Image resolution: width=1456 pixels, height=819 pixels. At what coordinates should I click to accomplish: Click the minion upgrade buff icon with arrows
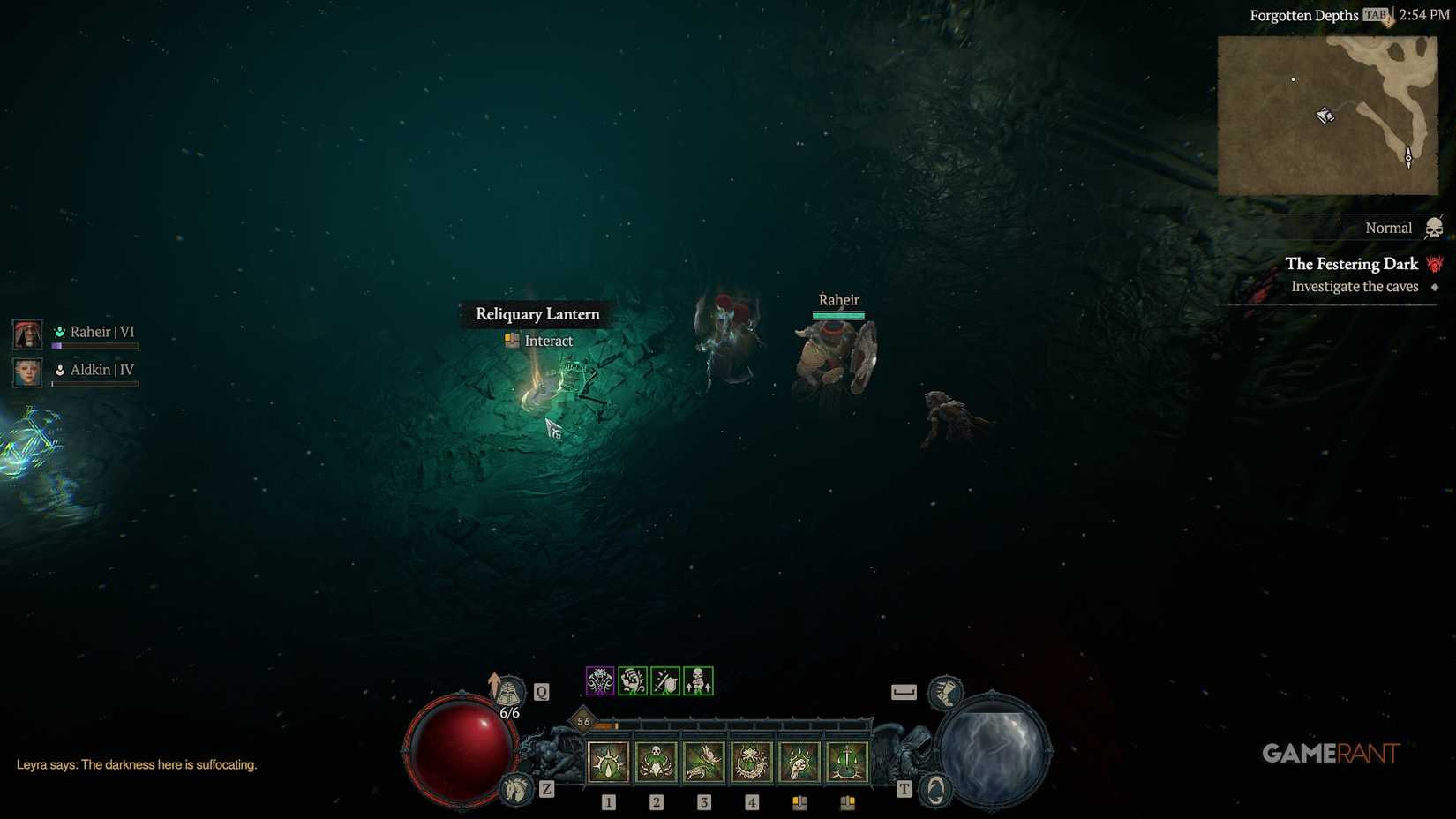coord(697,680)
